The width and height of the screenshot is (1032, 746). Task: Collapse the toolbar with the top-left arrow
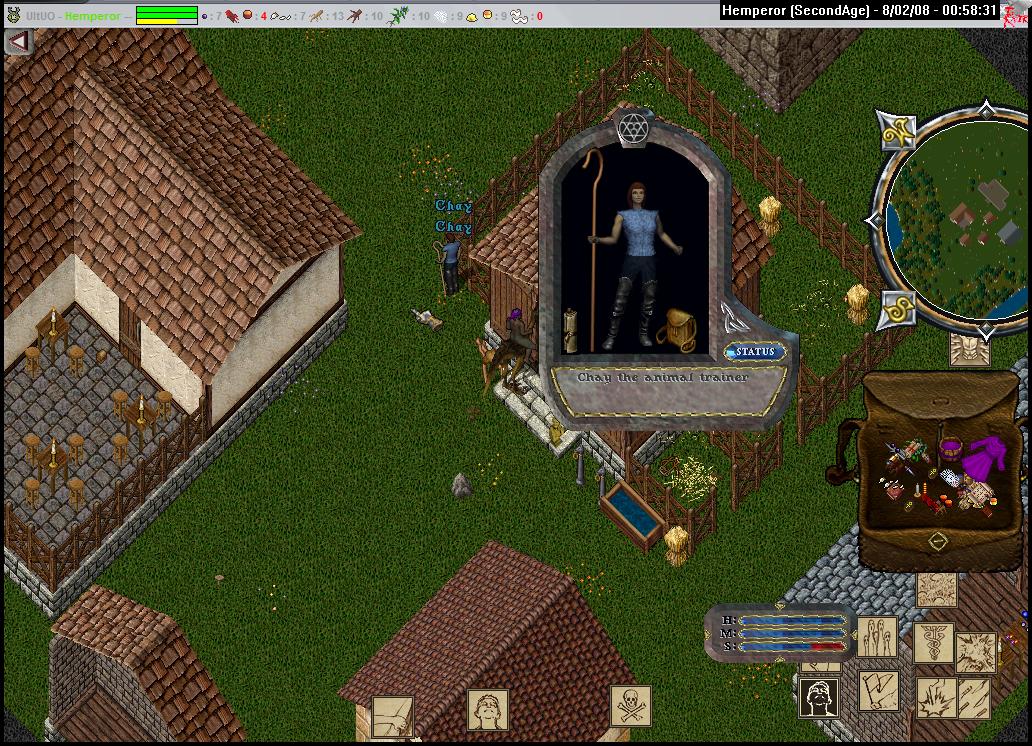click(x=19, y=42)
